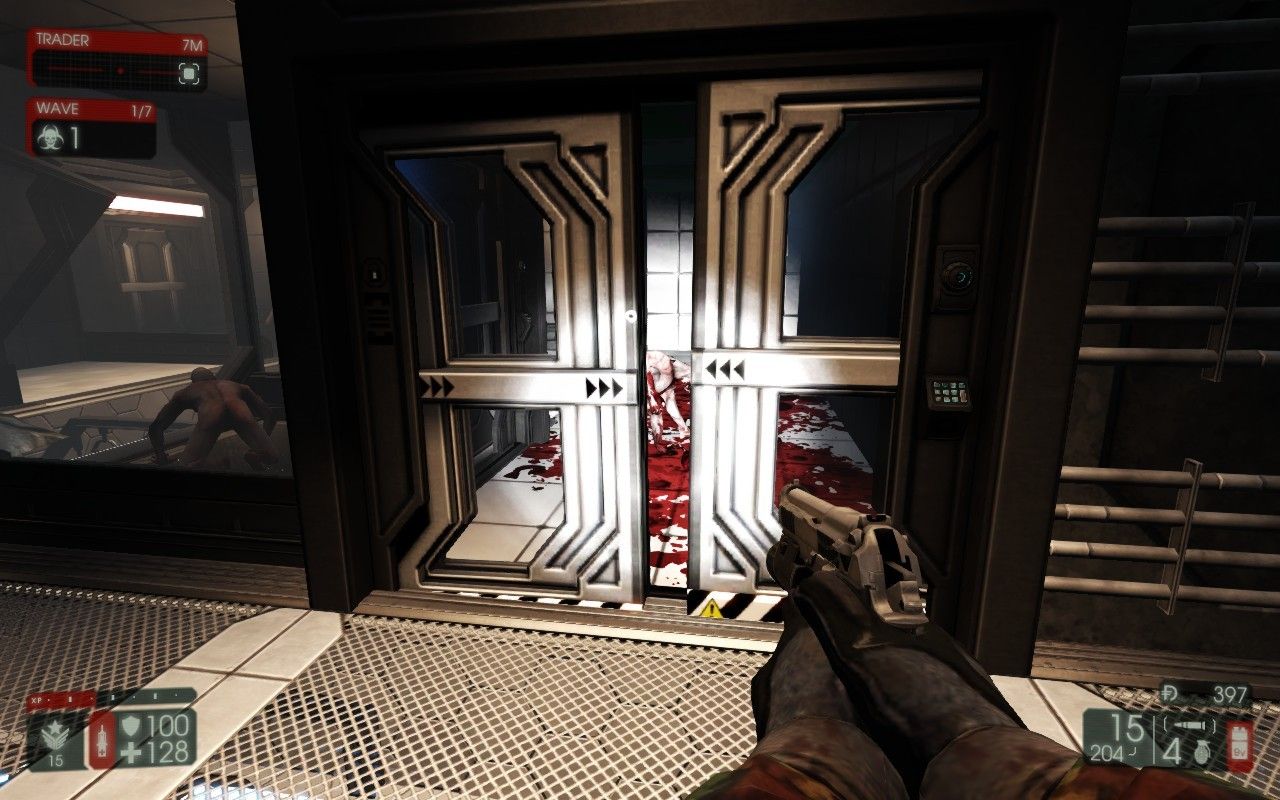
Task: Select the trader marker on the compass
Action: 188,72
